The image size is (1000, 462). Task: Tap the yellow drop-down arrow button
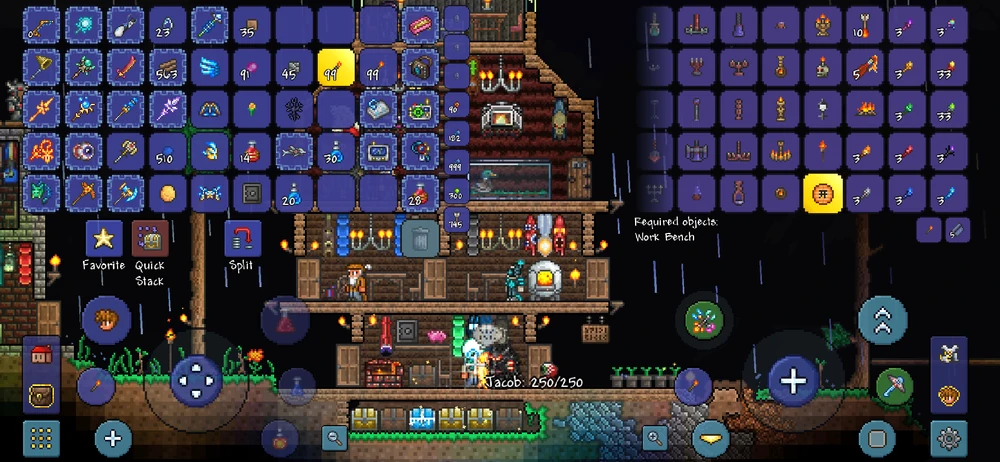point(711,437)
